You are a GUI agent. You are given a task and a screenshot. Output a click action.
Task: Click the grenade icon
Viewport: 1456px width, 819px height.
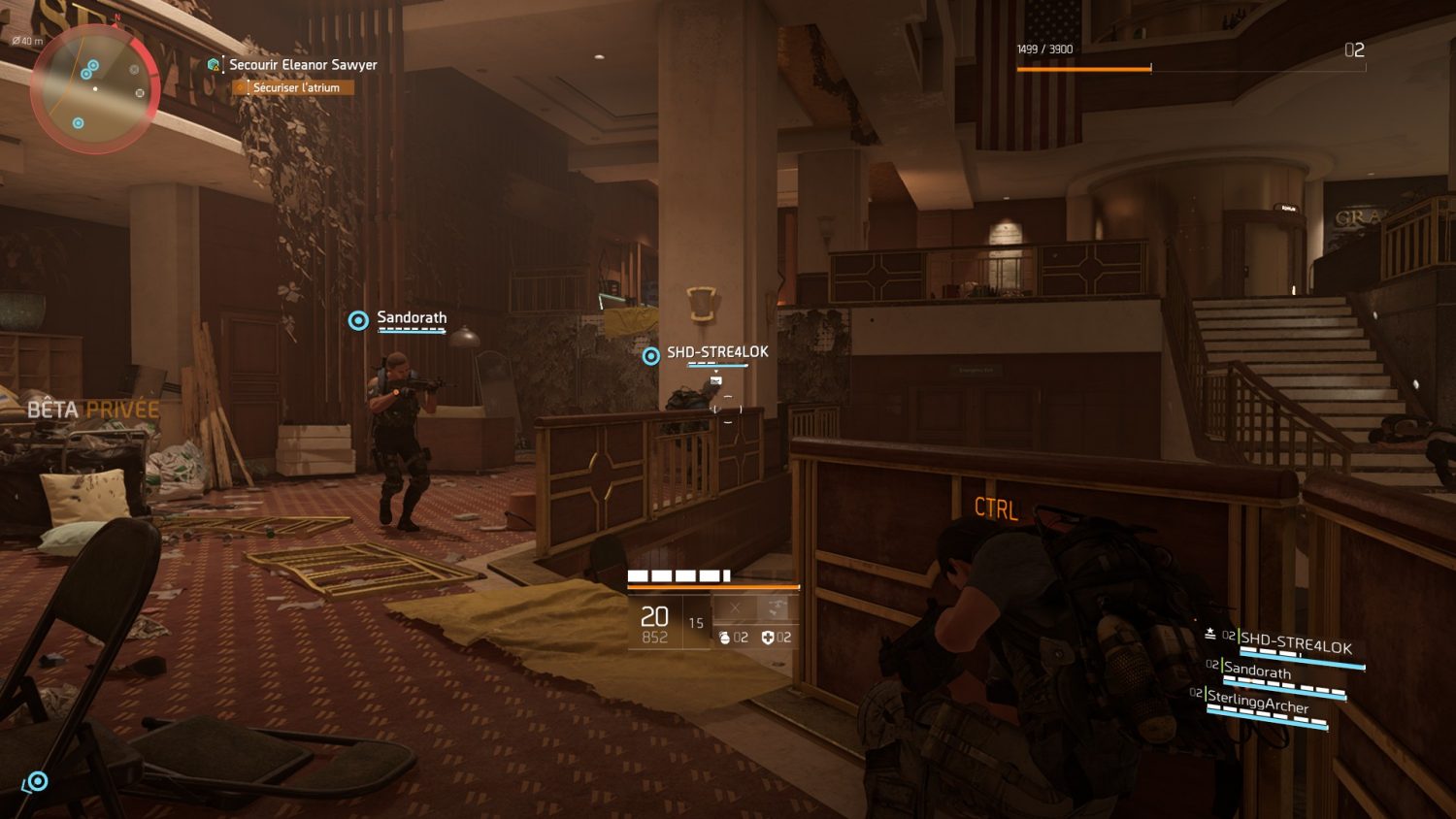724,638
